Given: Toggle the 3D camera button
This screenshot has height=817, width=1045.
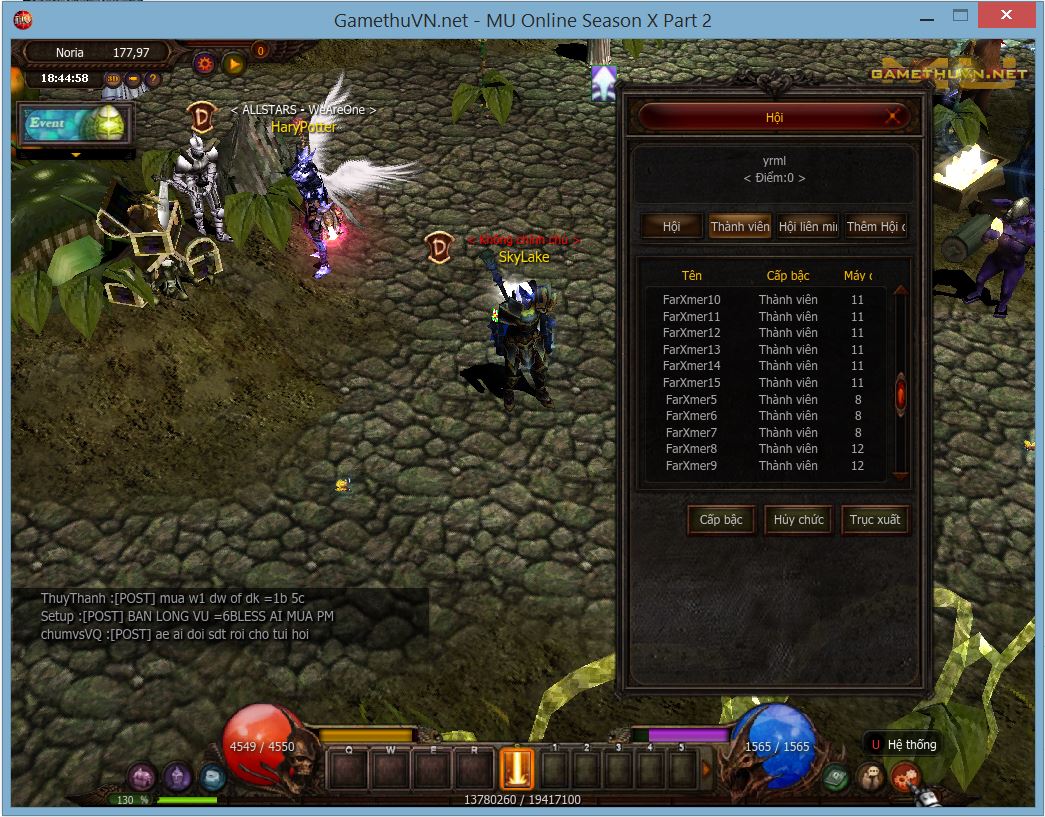Looking at the screenshot, I should (x=113, y=79).
